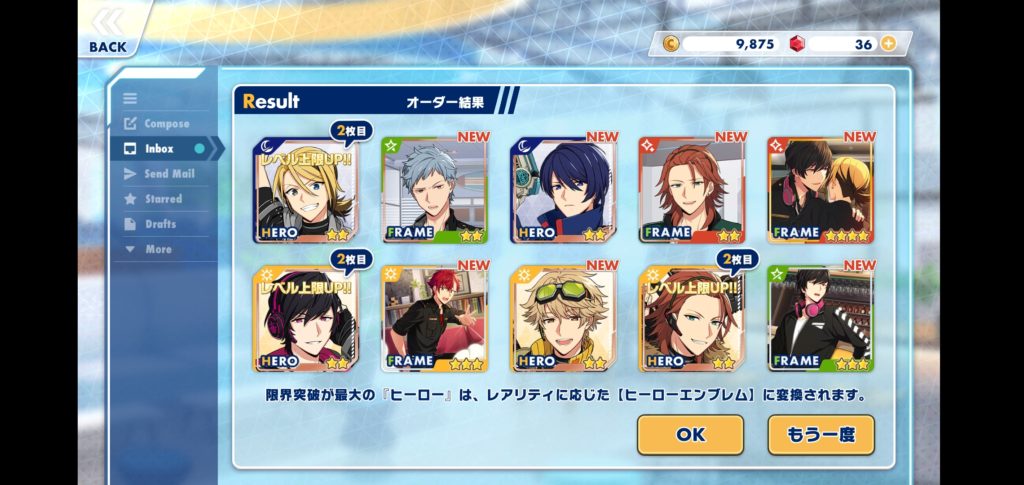Go back using the BACK arrow

pos(108,30)
